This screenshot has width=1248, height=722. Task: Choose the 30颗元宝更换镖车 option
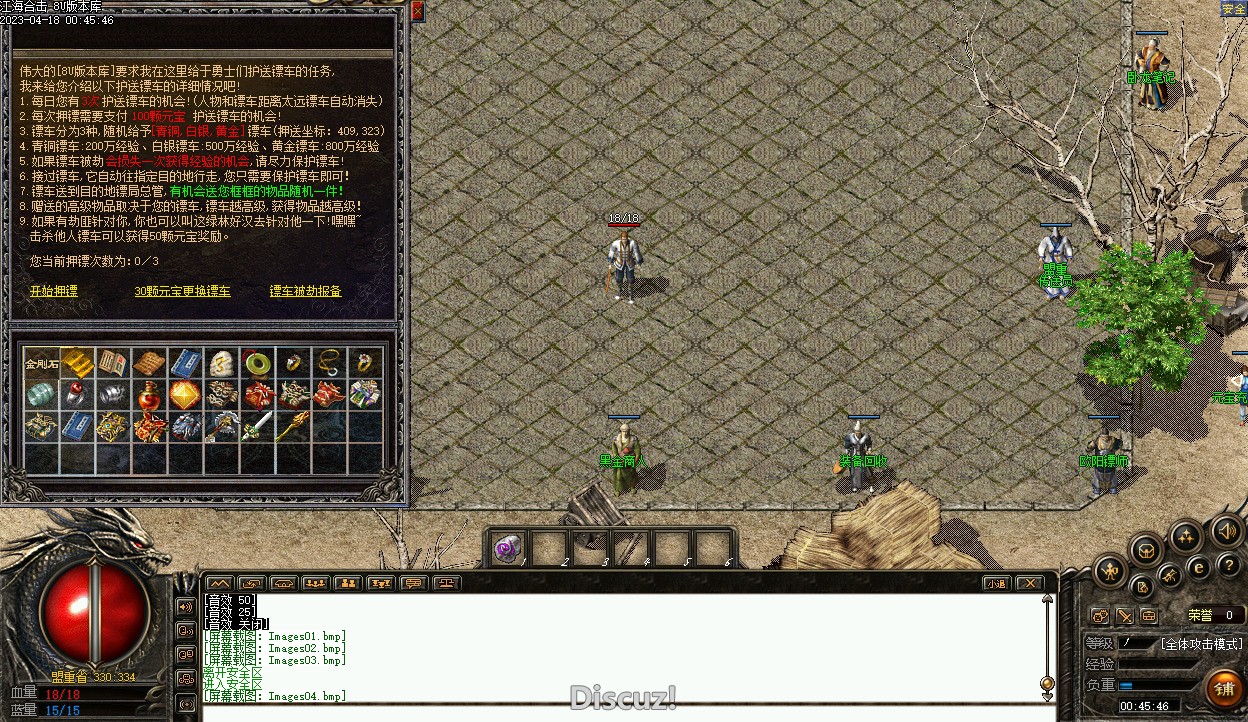[182, 291]
